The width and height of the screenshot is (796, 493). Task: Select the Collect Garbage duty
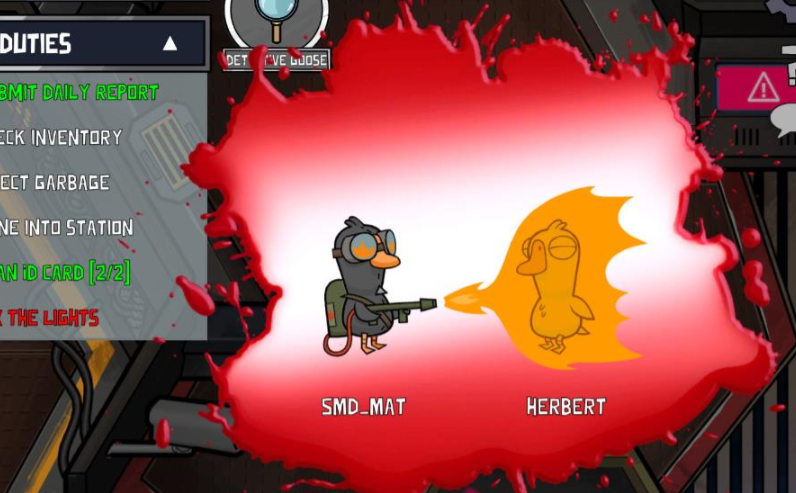point(57,182)
